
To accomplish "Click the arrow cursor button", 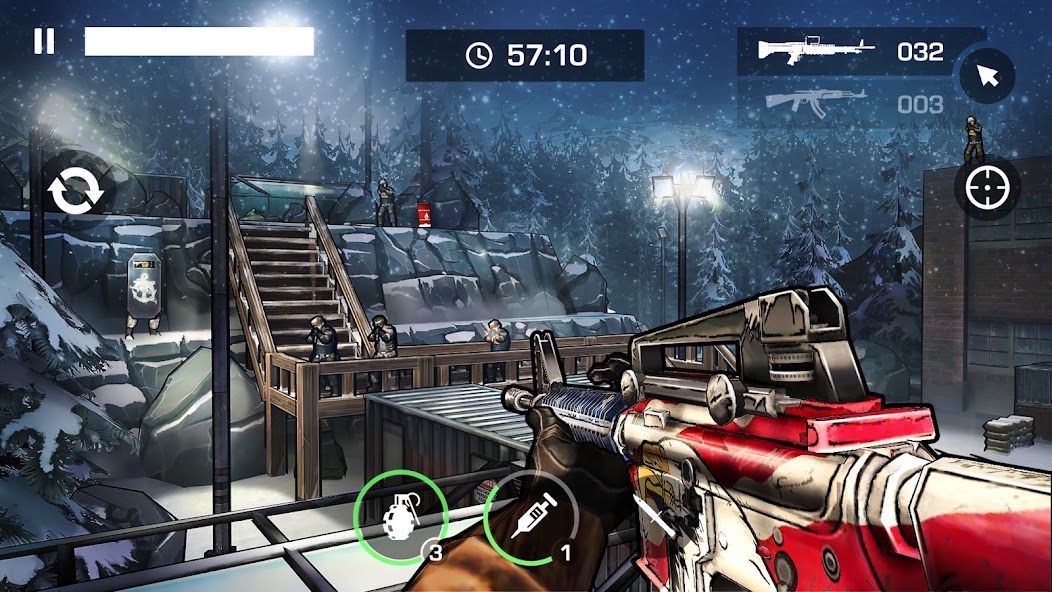I will coord(987,75).
